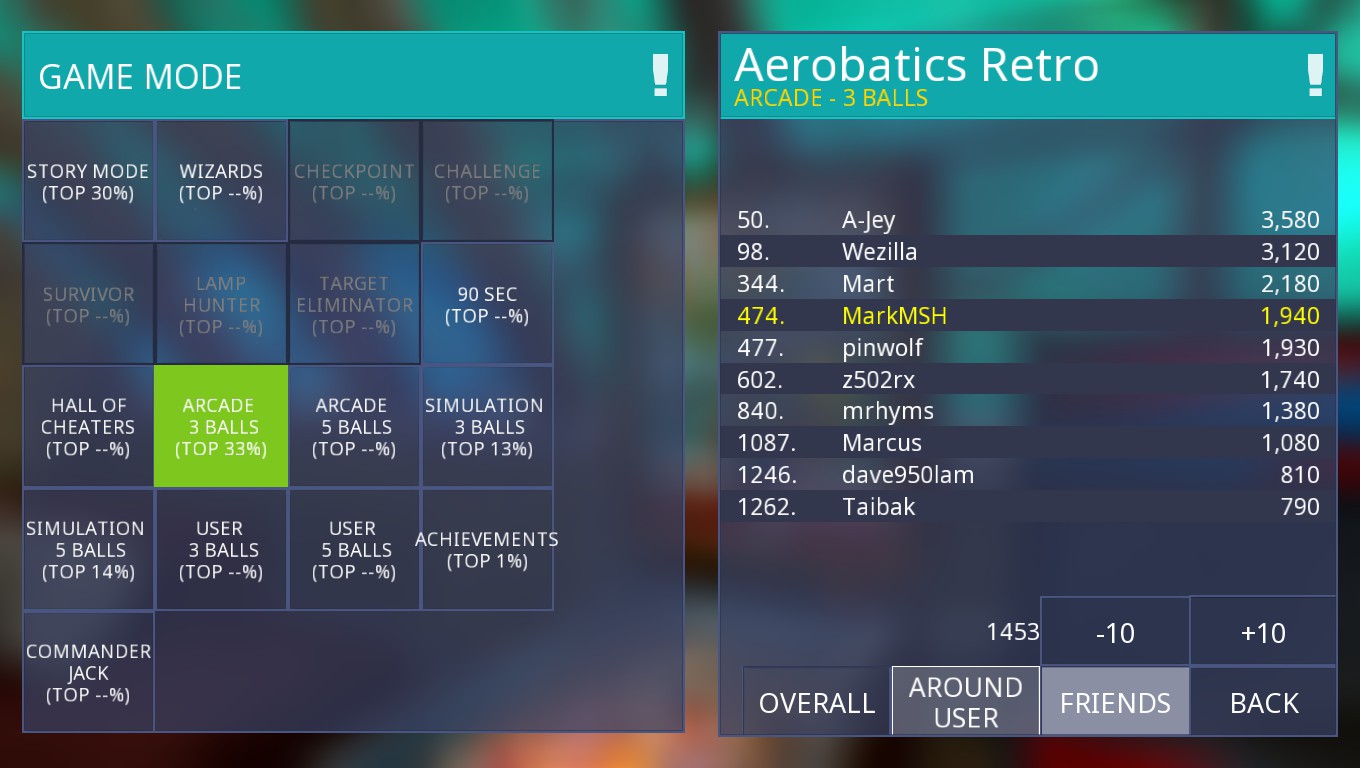Select the Story Mode tile

coord(88,181)
